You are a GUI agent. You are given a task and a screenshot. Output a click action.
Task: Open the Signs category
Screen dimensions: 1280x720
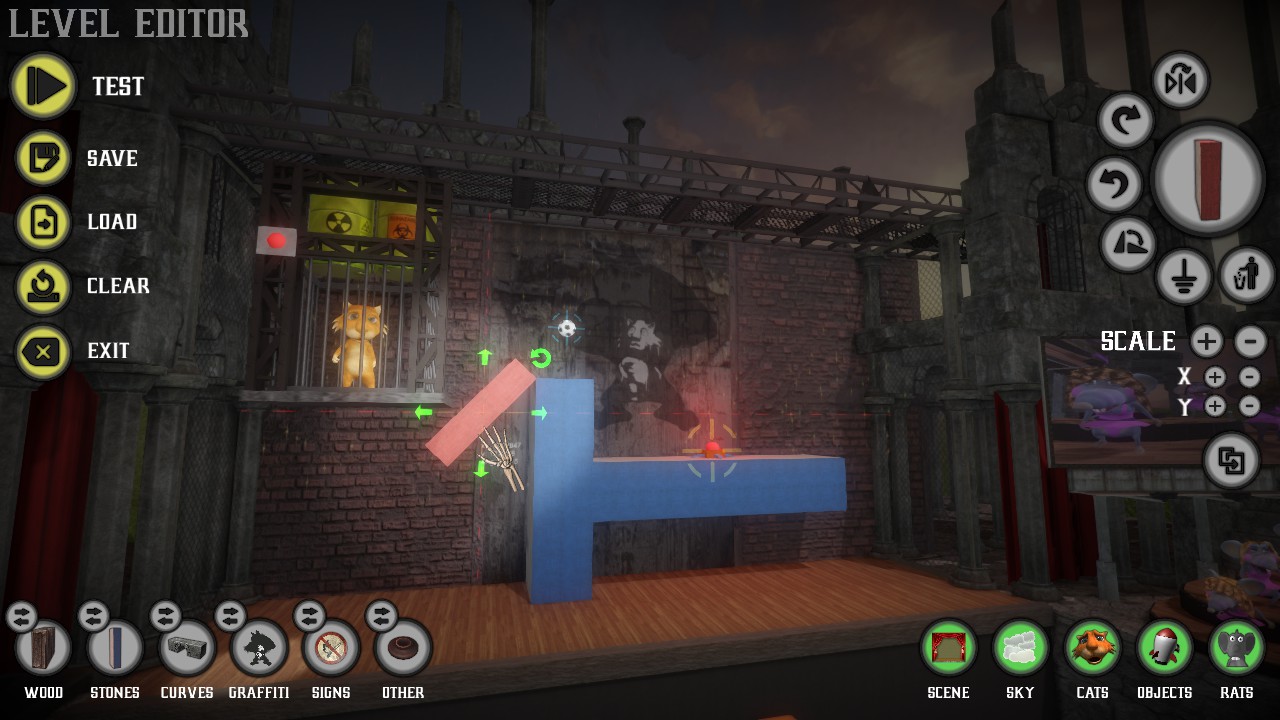tap(331, 650)
